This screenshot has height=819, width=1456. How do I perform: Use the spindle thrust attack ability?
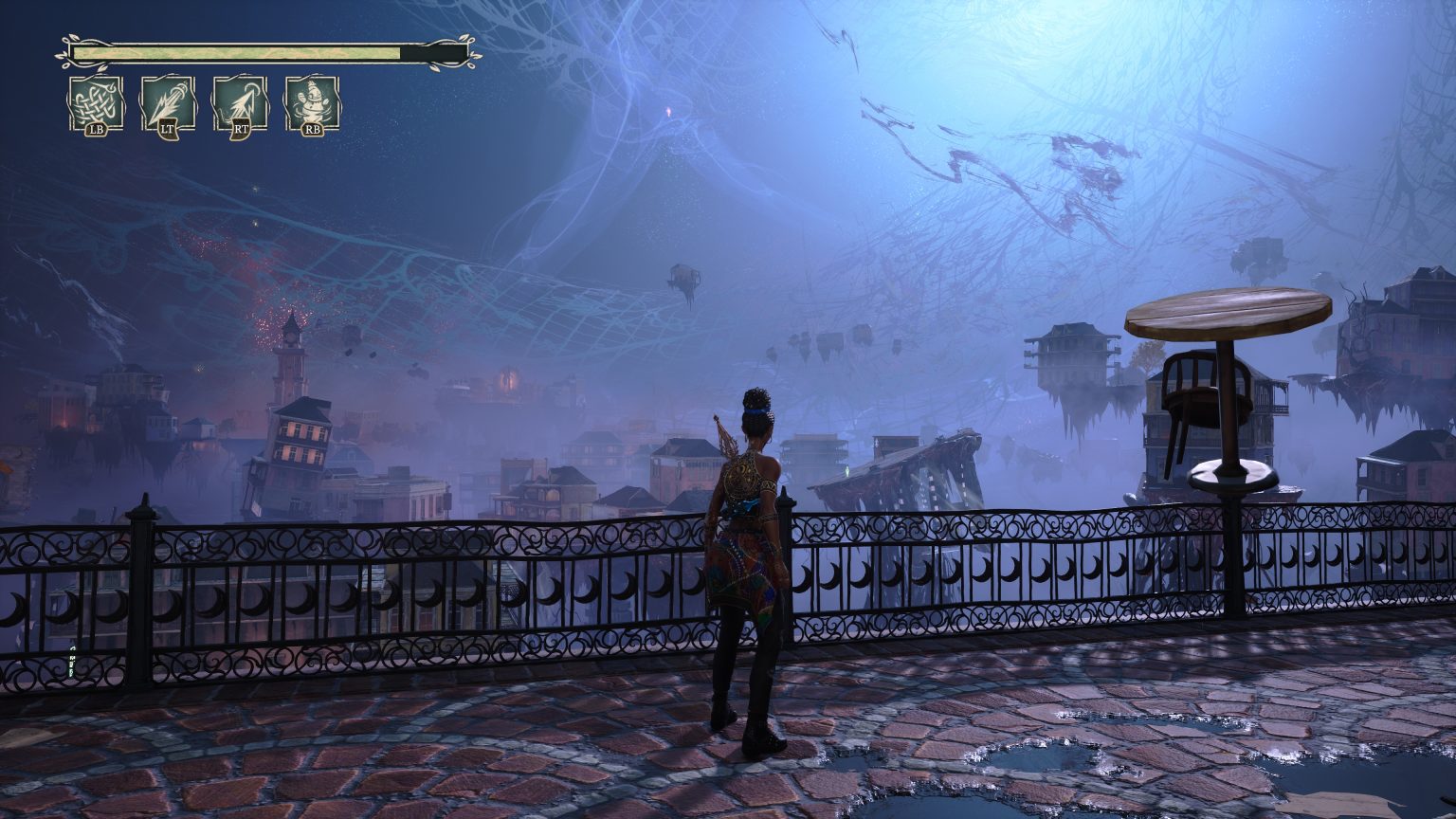168,102
